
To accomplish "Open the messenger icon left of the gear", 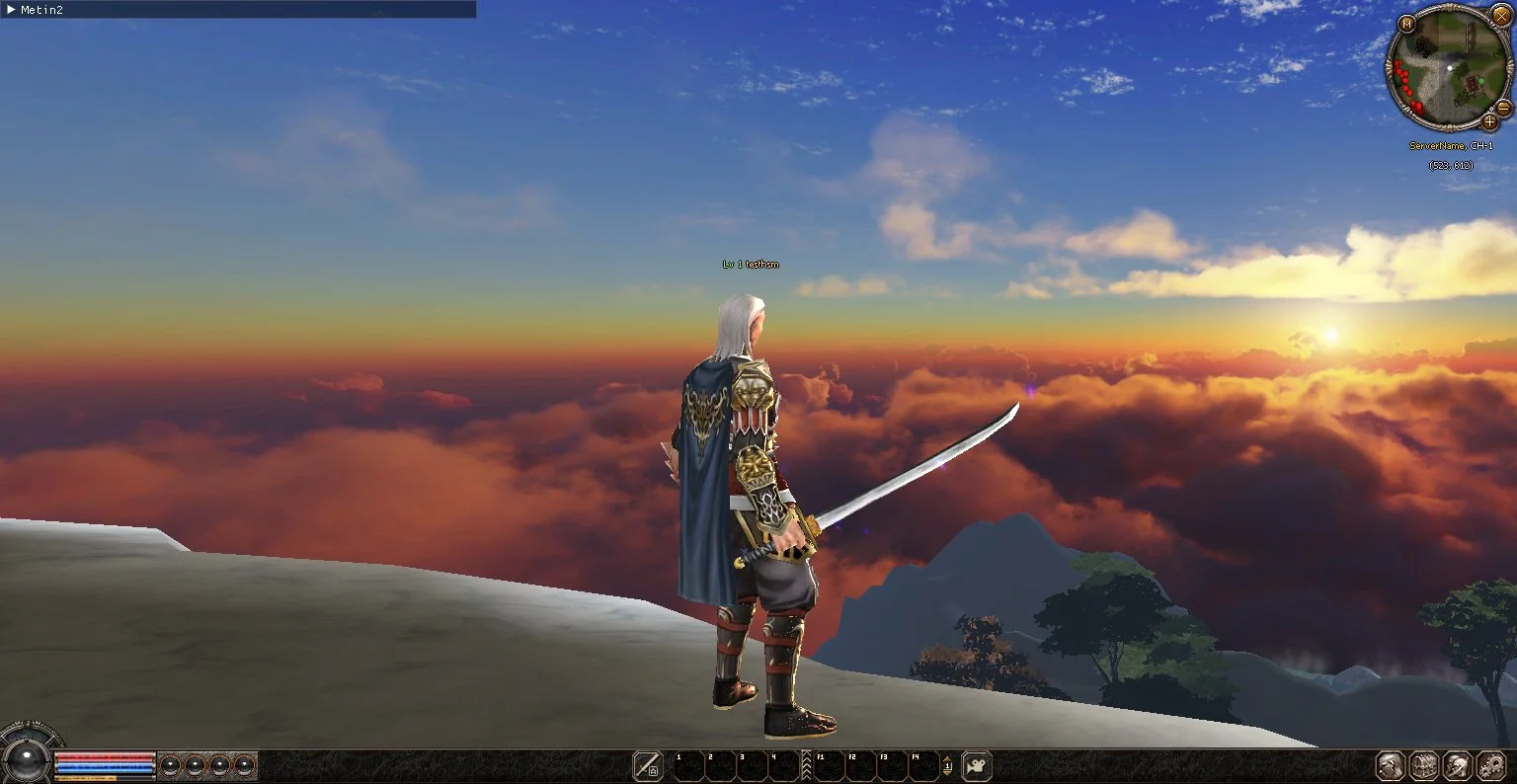I will click(x=1458, y=765).
